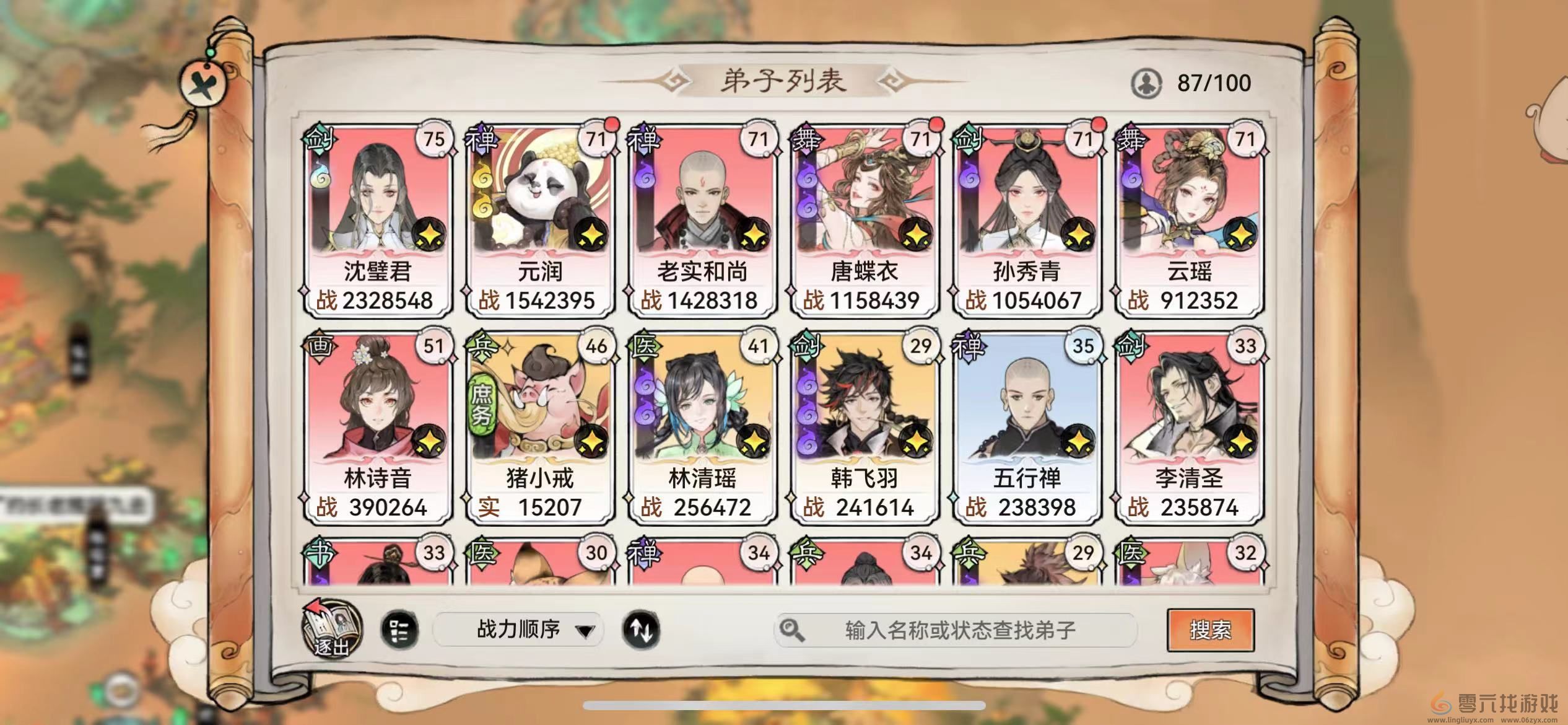Image resolution: width=1568 pixels, height=725 pixels.
Task: Select 沈璧君's disciple card
Action: [x=378, y=211]
